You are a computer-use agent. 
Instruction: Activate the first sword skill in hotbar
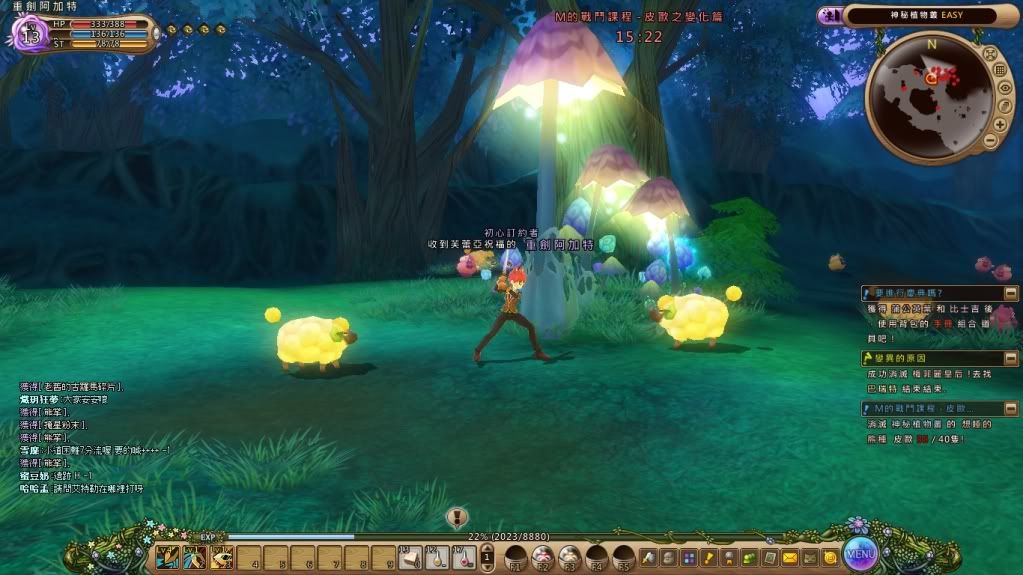pos(167,556)
